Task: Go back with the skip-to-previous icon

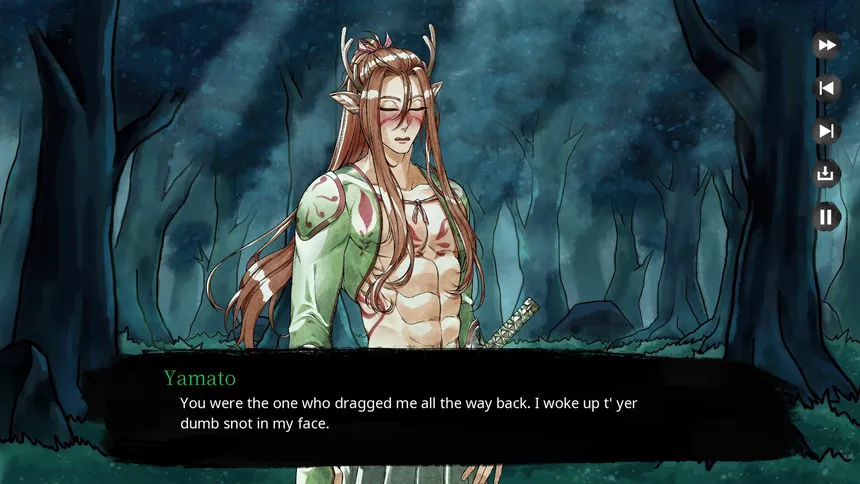Action: click(826, 88)
